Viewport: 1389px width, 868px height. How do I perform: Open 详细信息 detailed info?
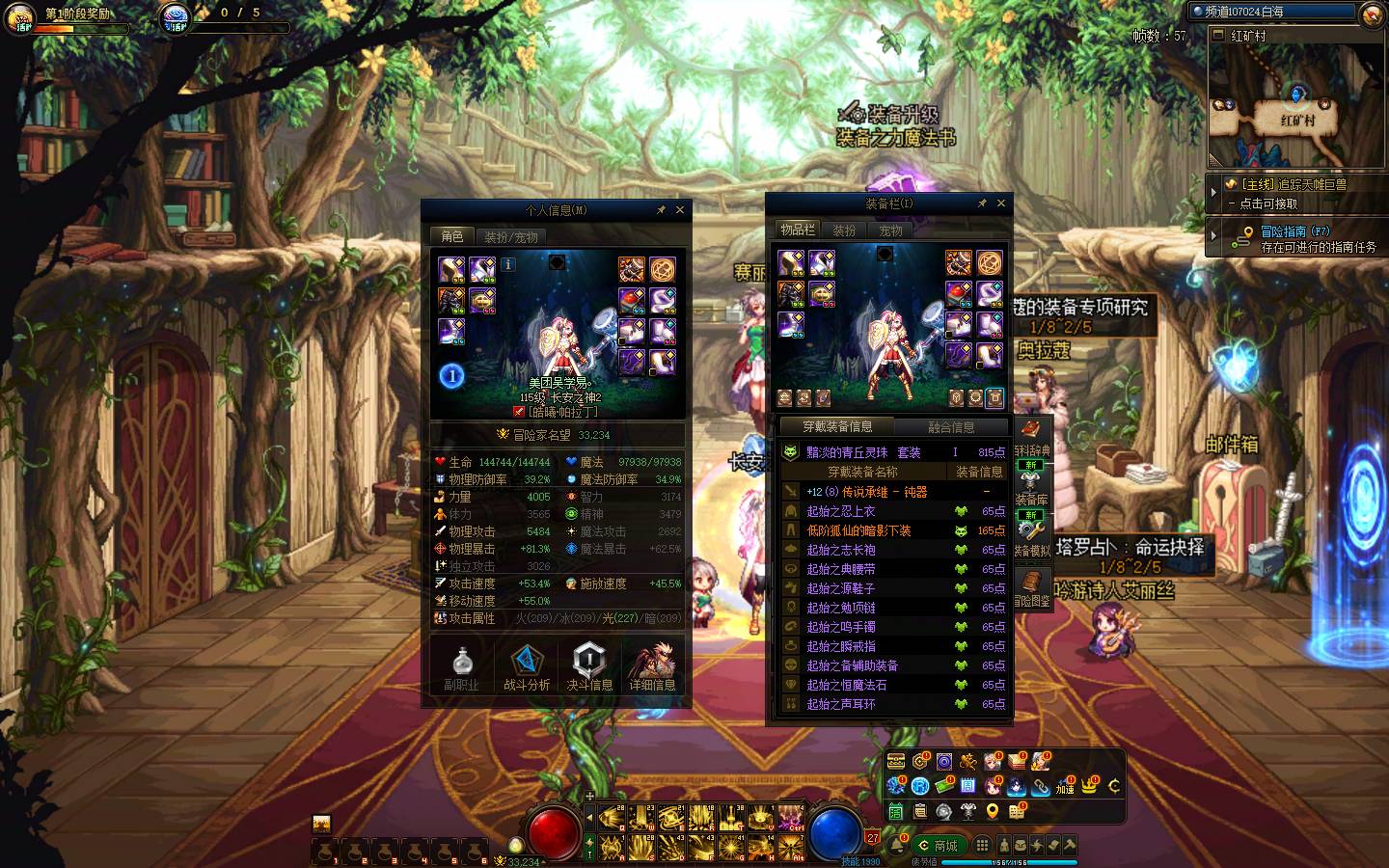[x=653, y=667]
